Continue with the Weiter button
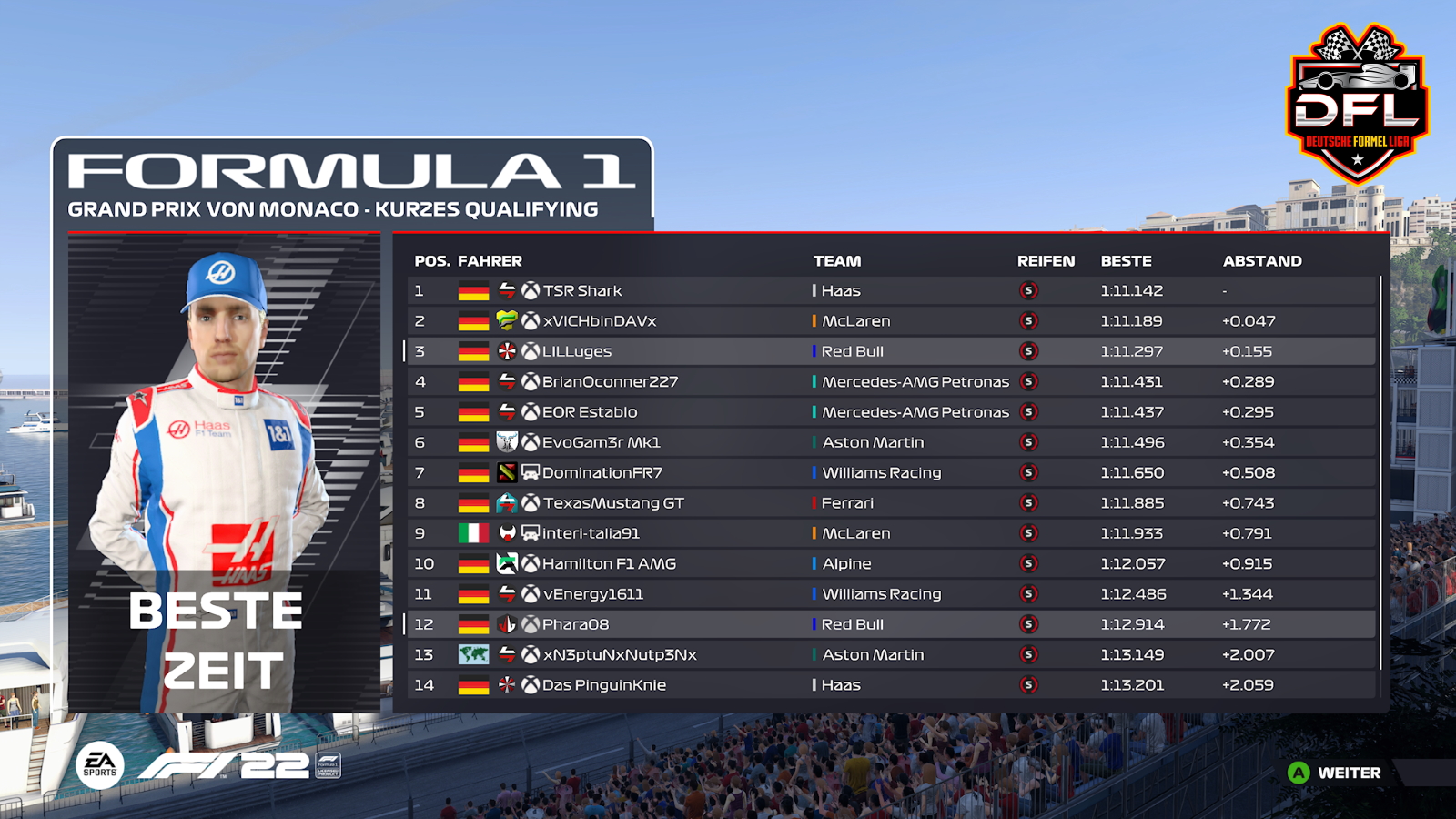 click(1336, 773)
